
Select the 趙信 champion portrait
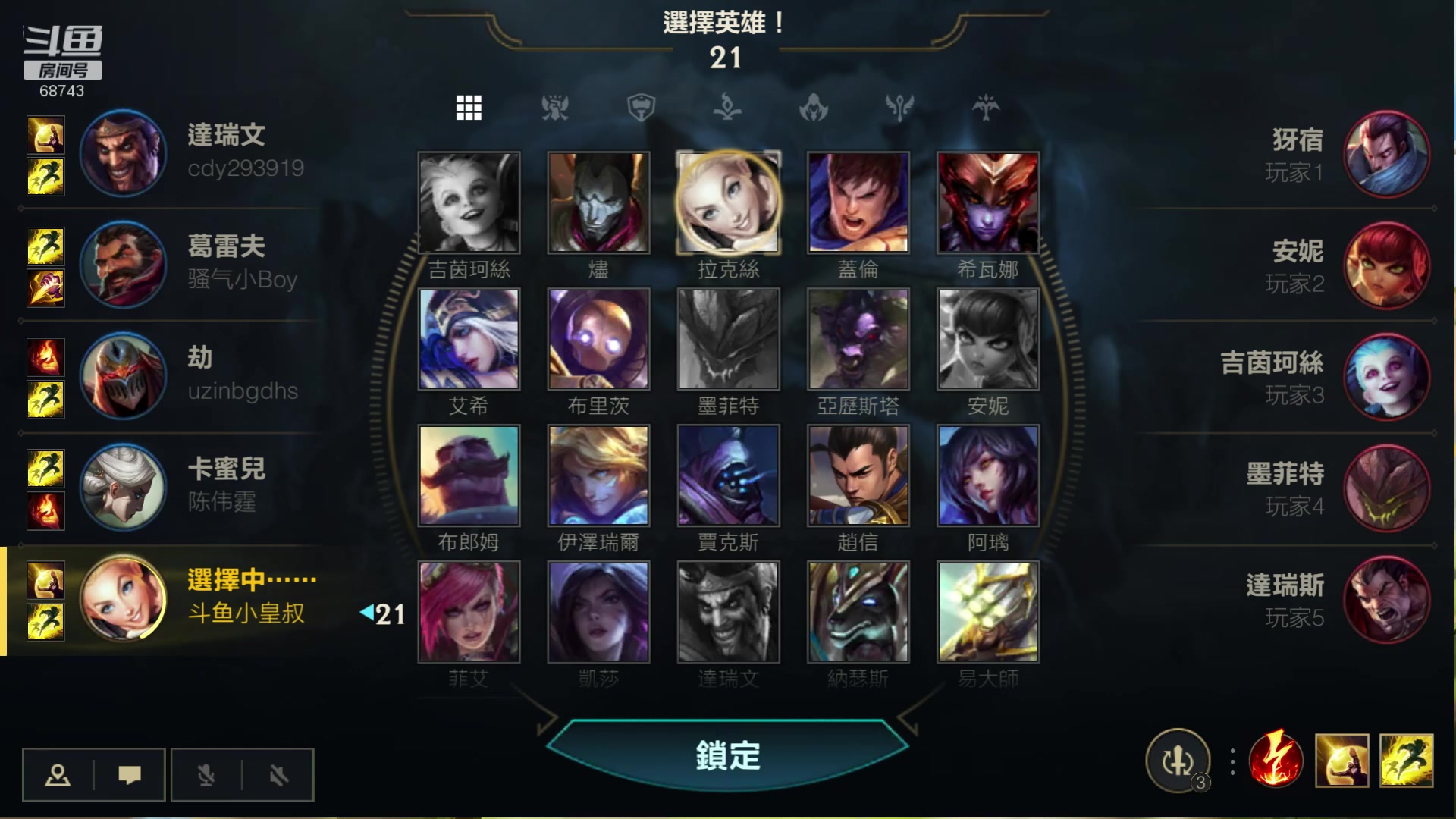click(858, 475)
